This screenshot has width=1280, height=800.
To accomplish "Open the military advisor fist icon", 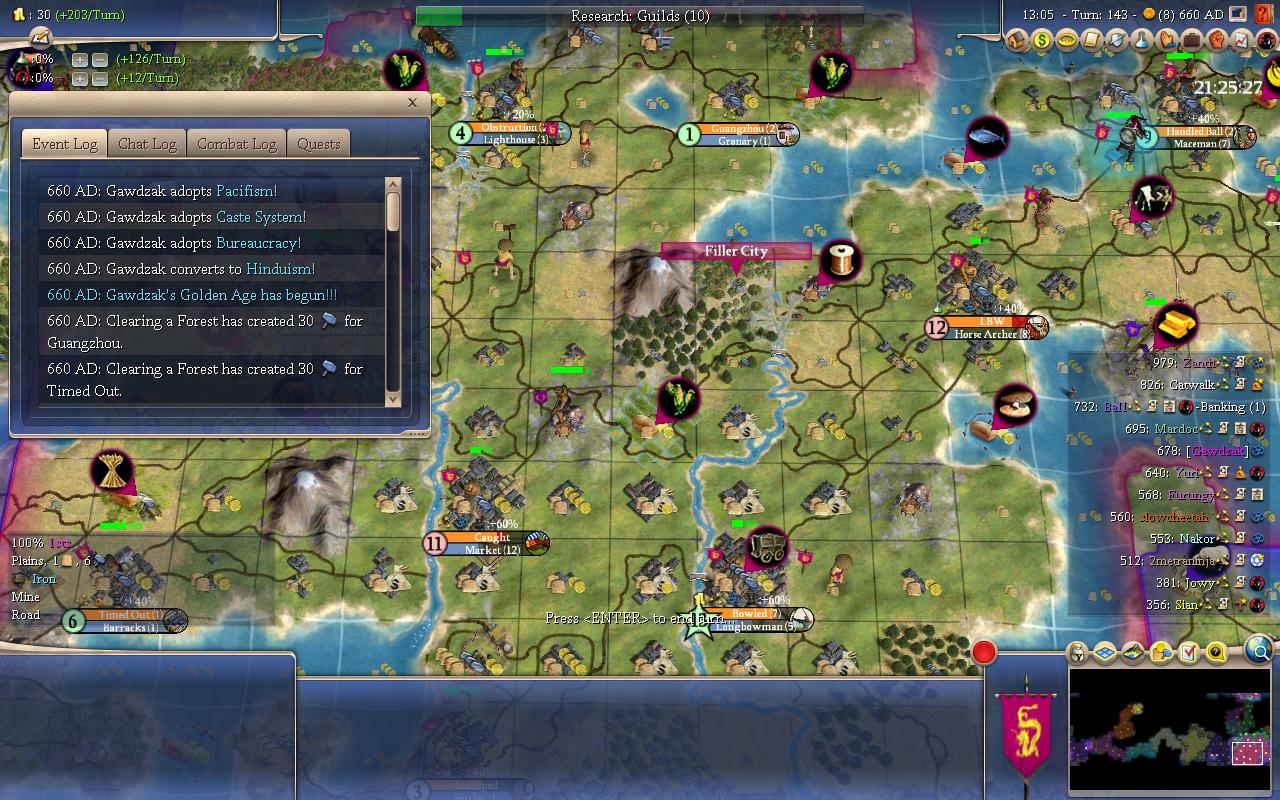I will point(1216,41).
